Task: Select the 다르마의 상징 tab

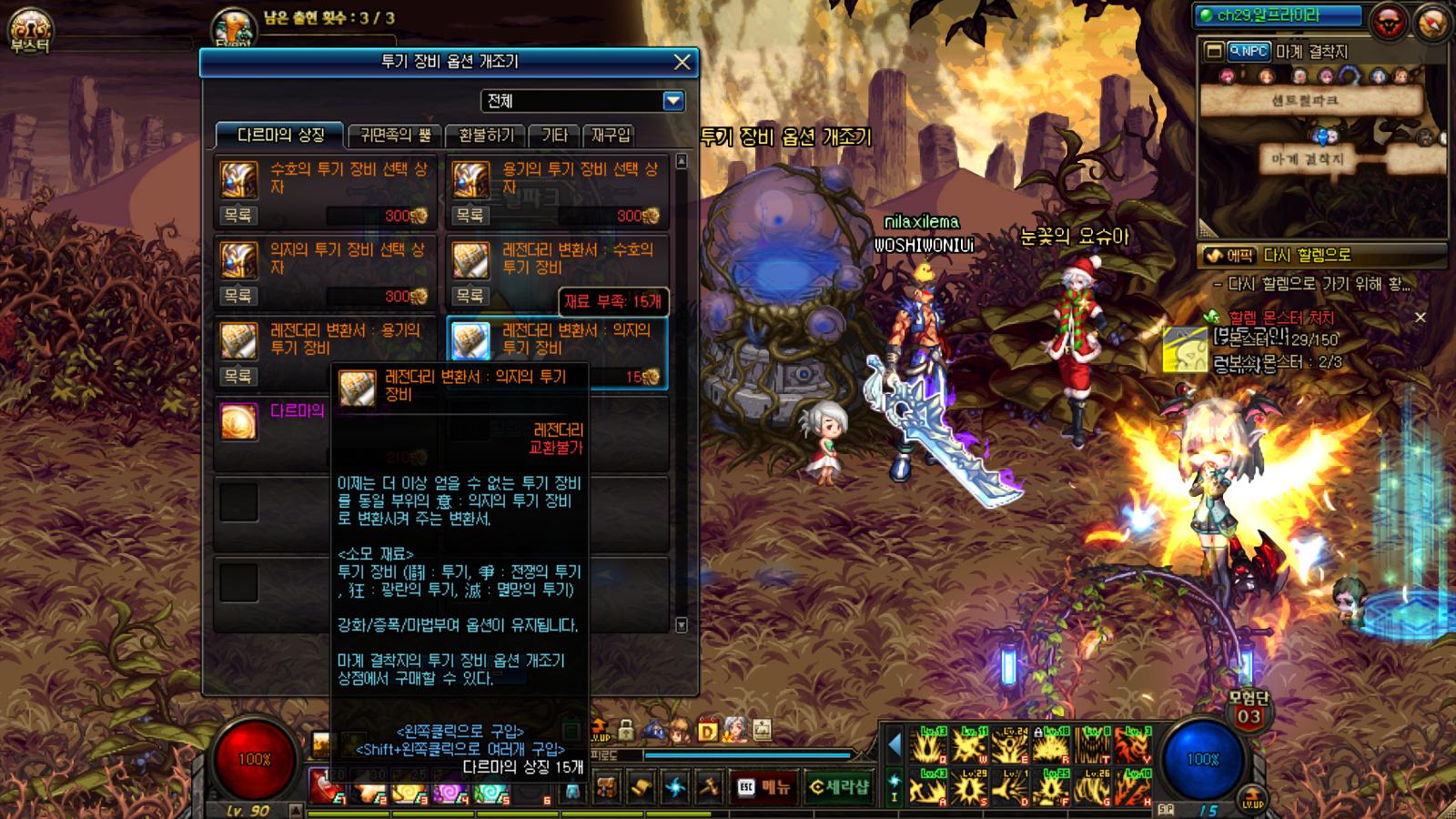Action: 280,136
